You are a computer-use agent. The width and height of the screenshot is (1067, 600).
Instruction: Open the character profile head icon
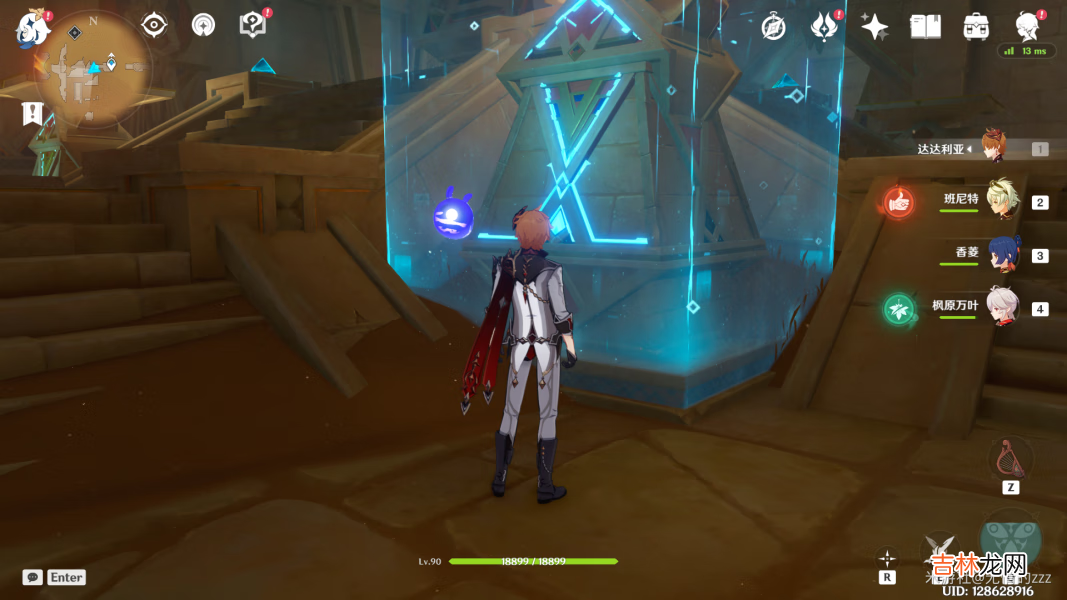1027,25
